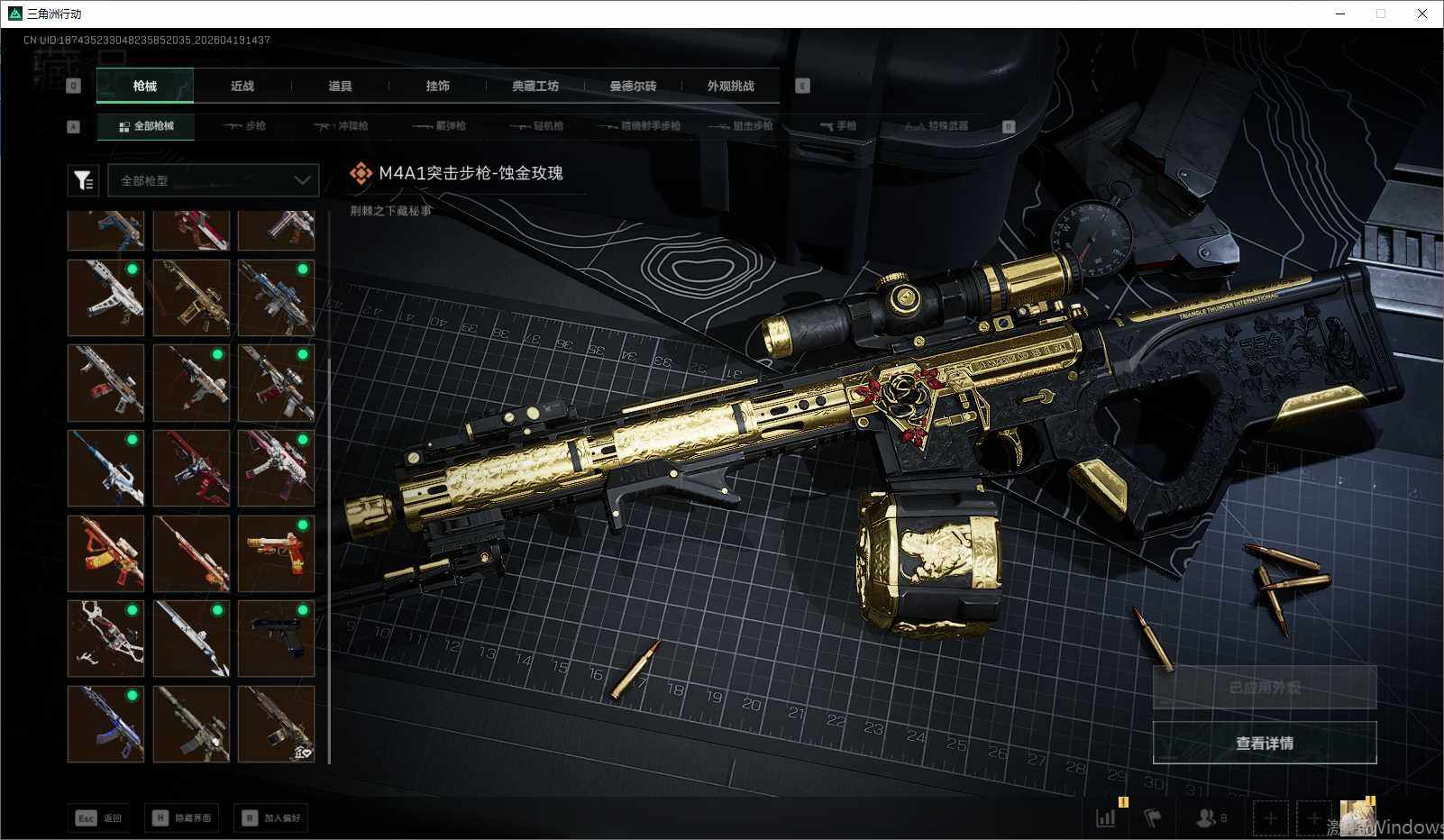Filter the list to 冲锋枪 submachine guns

(342, 126)
